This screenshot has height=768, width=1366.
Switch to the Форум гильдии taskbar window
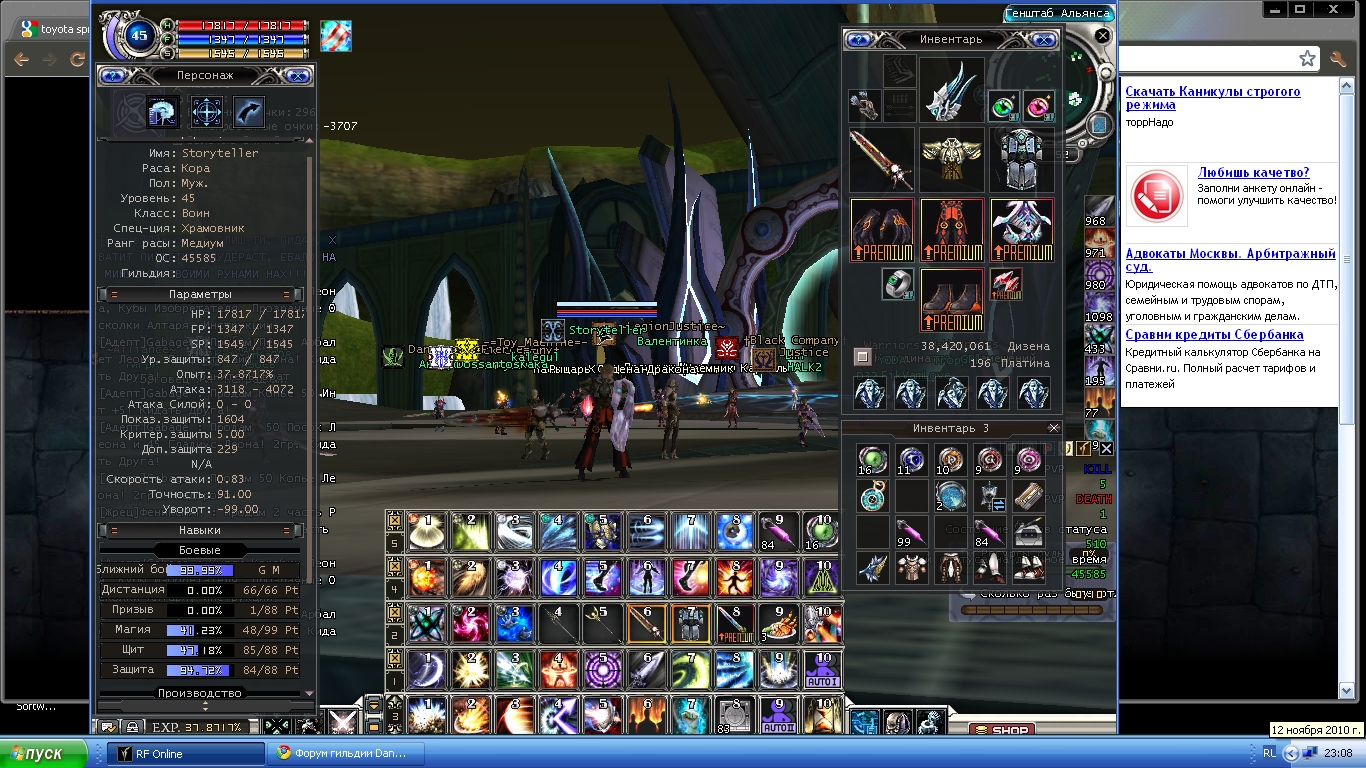point(348,753)
